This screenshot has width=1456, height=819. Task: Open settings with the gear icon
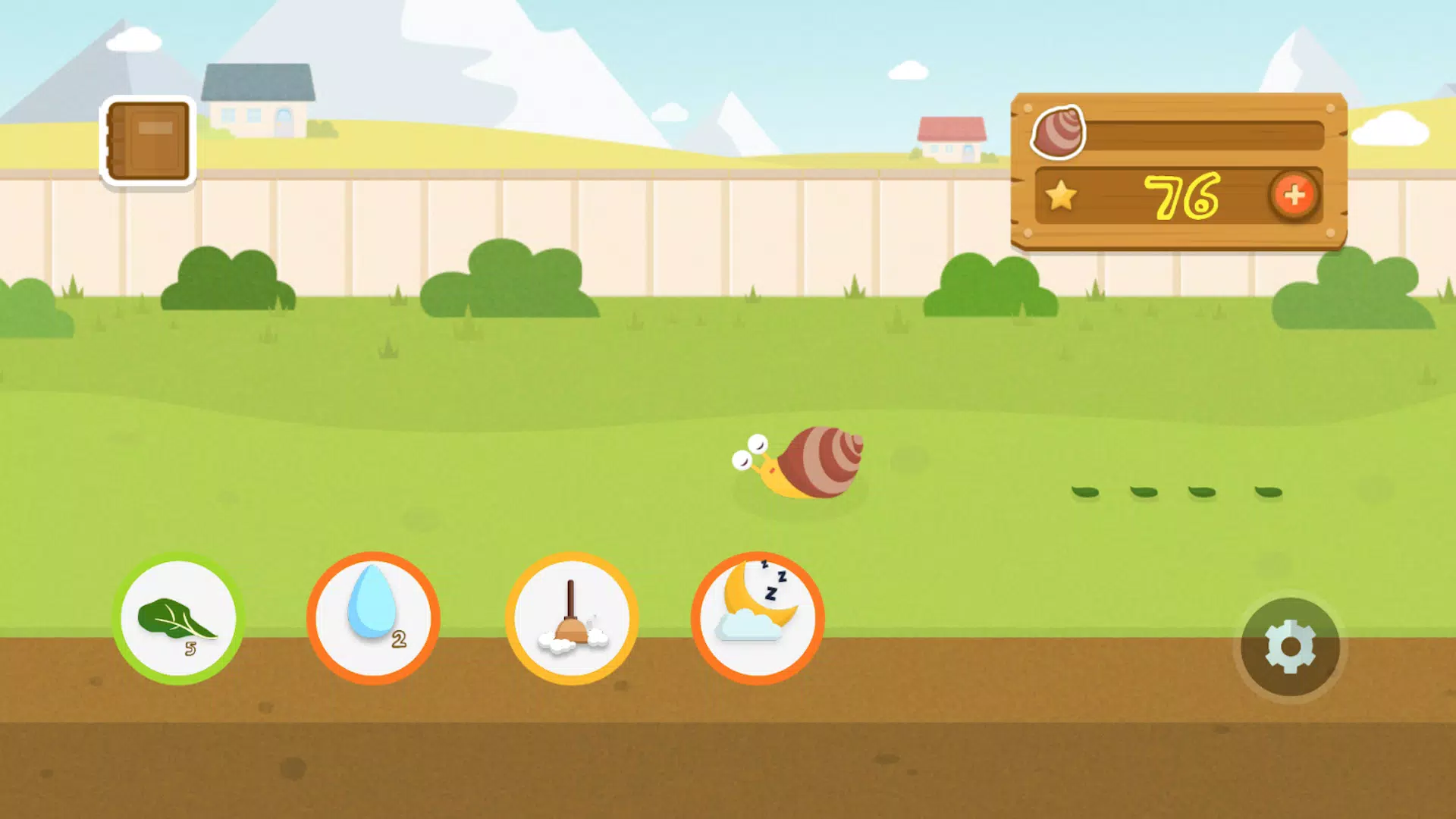click(x=1290, y=647)
